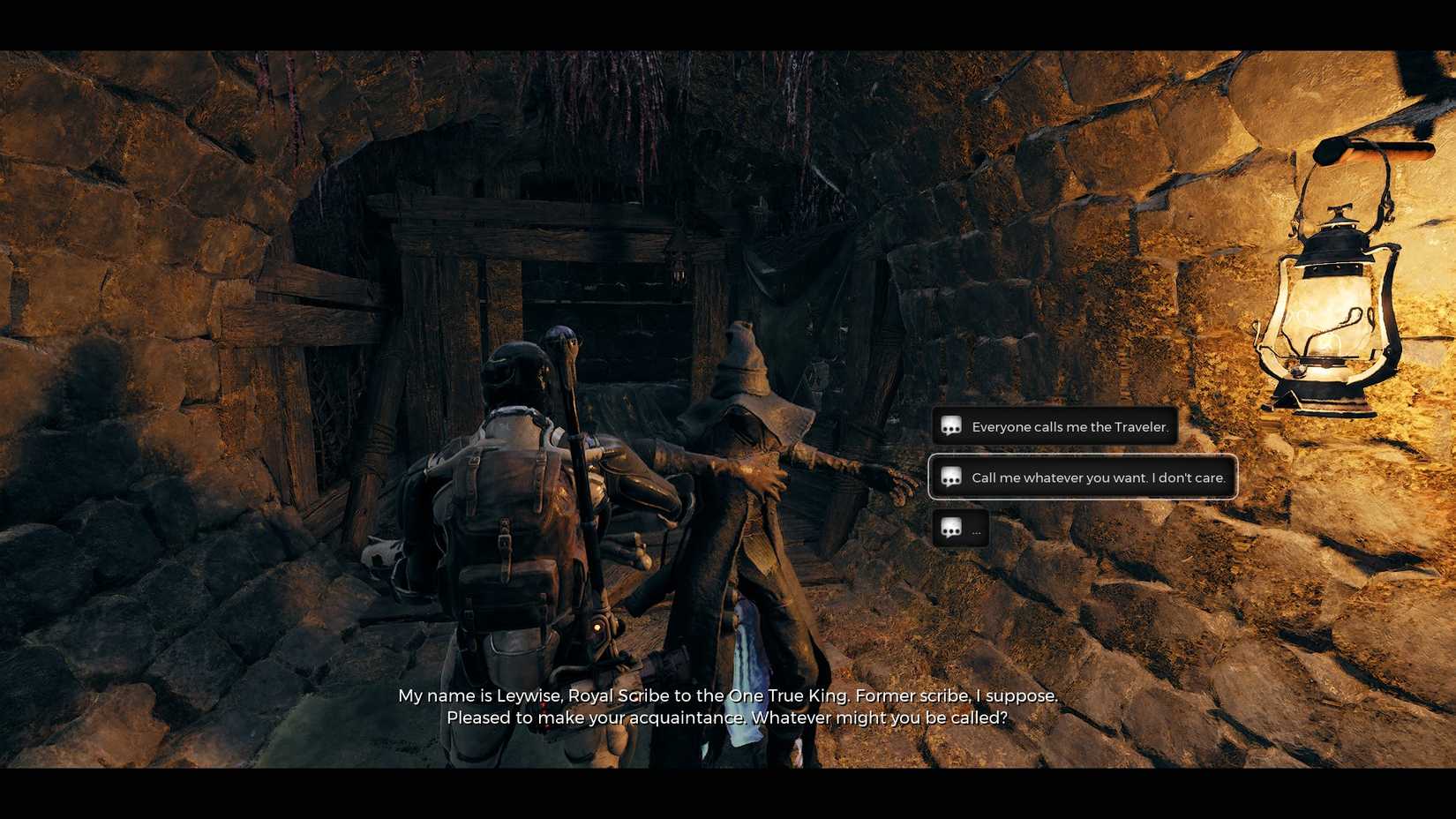Click the speech bubble icon beside the Traveler response
Screen dimensions: 1456x819
[950, 426]
